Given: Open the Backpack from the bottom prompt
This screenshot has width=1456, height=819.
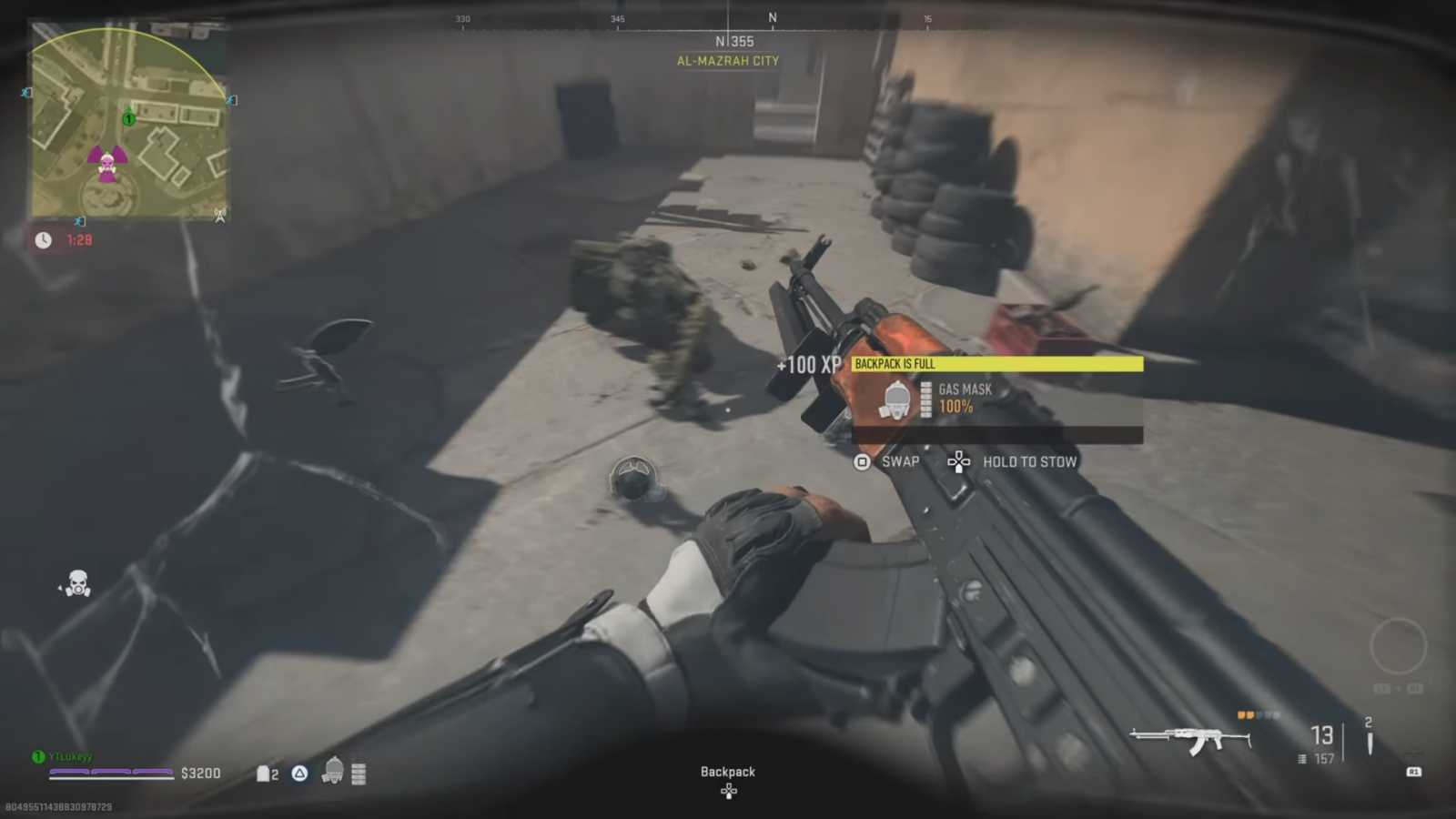Looking at the screenshot, I should coord(727,771).
